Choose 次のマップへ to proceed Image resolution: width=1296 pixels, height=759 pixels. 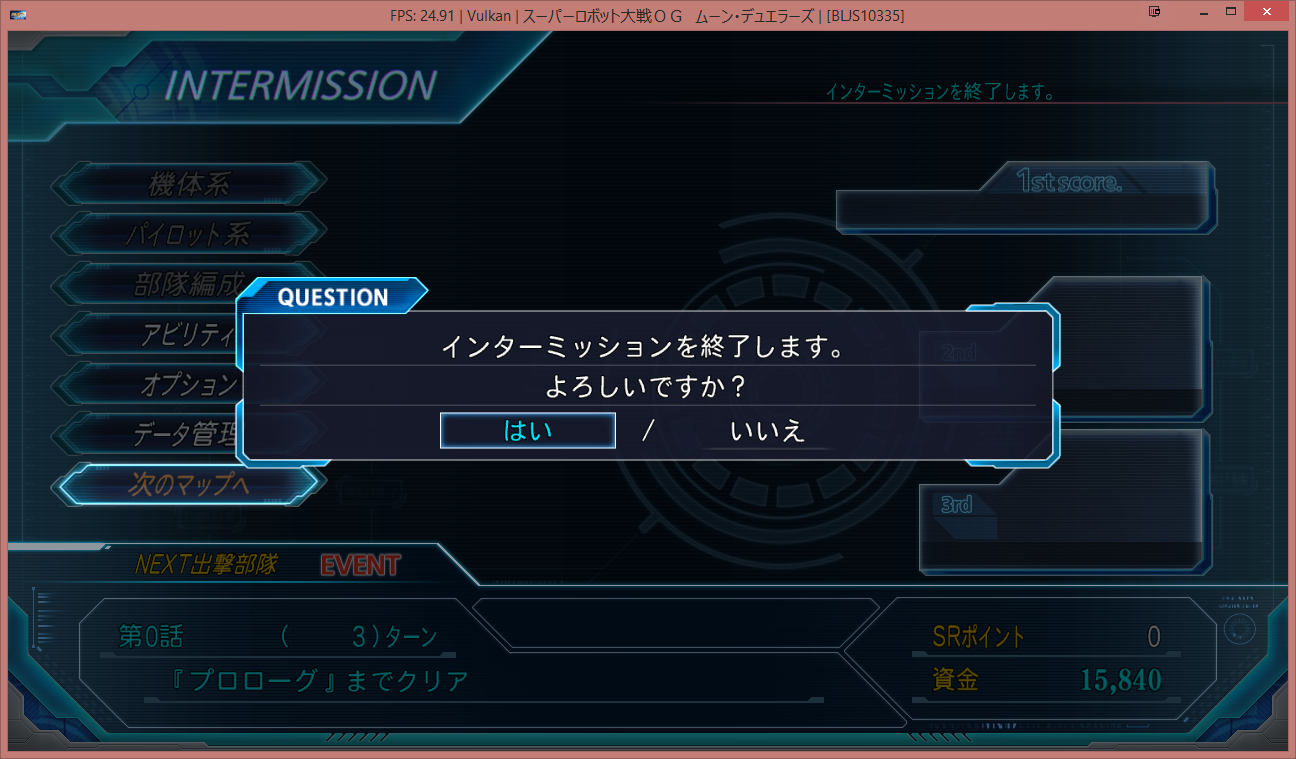coord(189,484)
